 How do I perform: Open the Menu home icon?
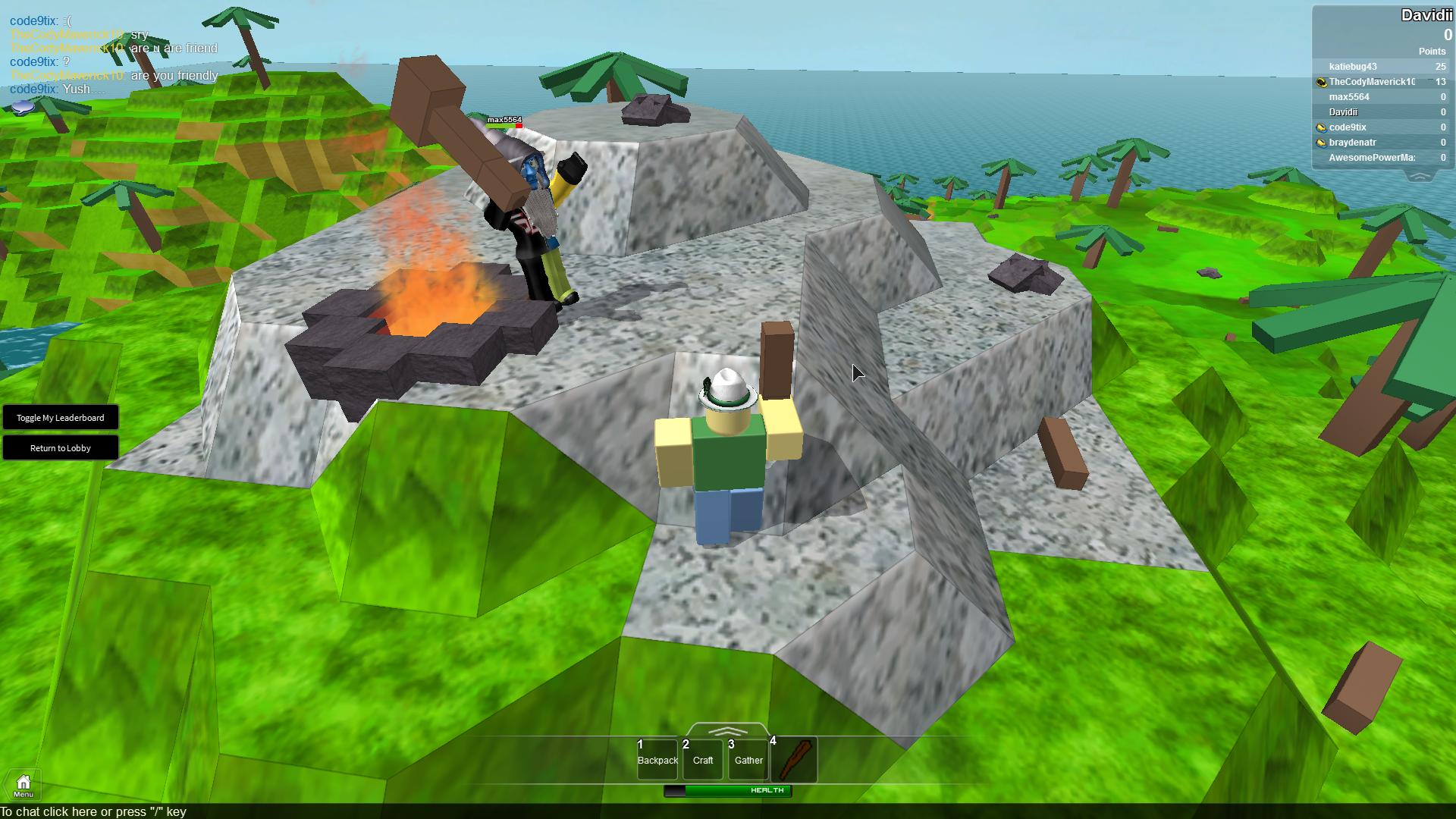coord(24,785)
